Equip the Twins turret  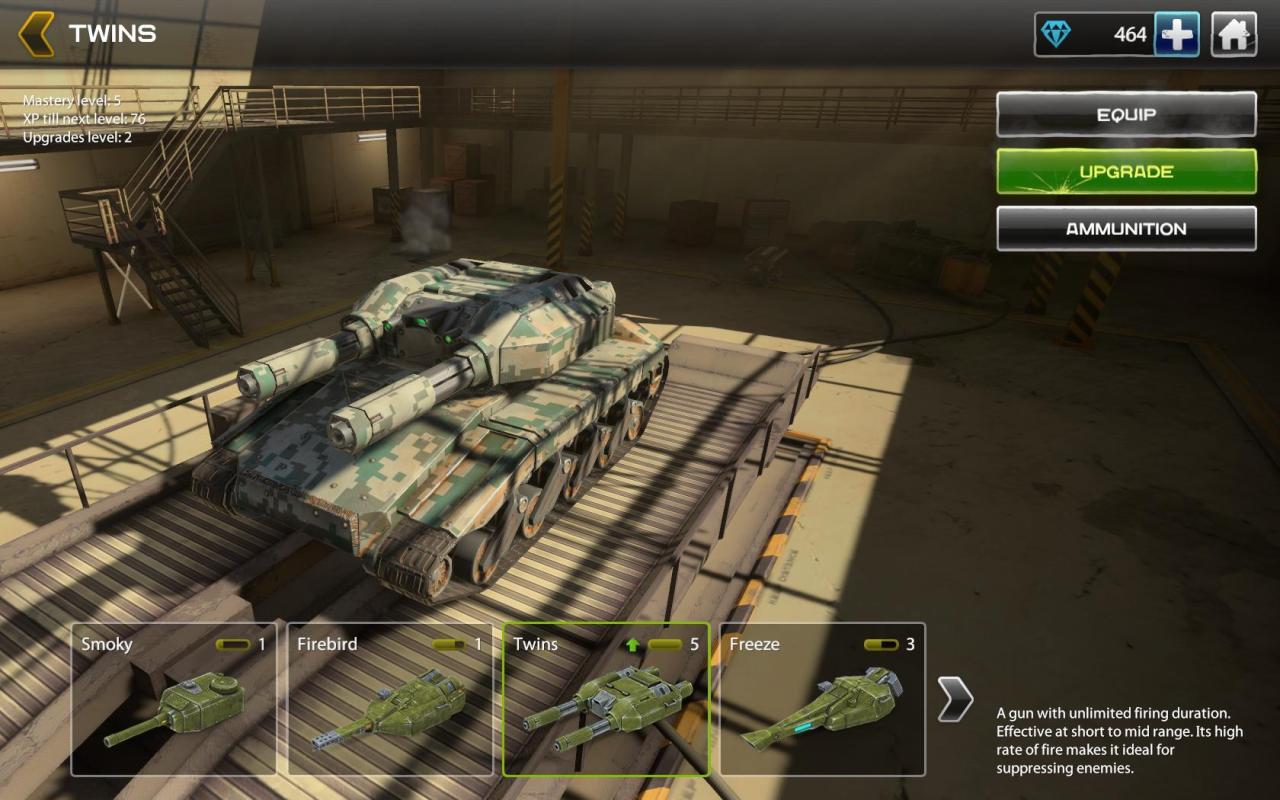[x=1126, y=114]
